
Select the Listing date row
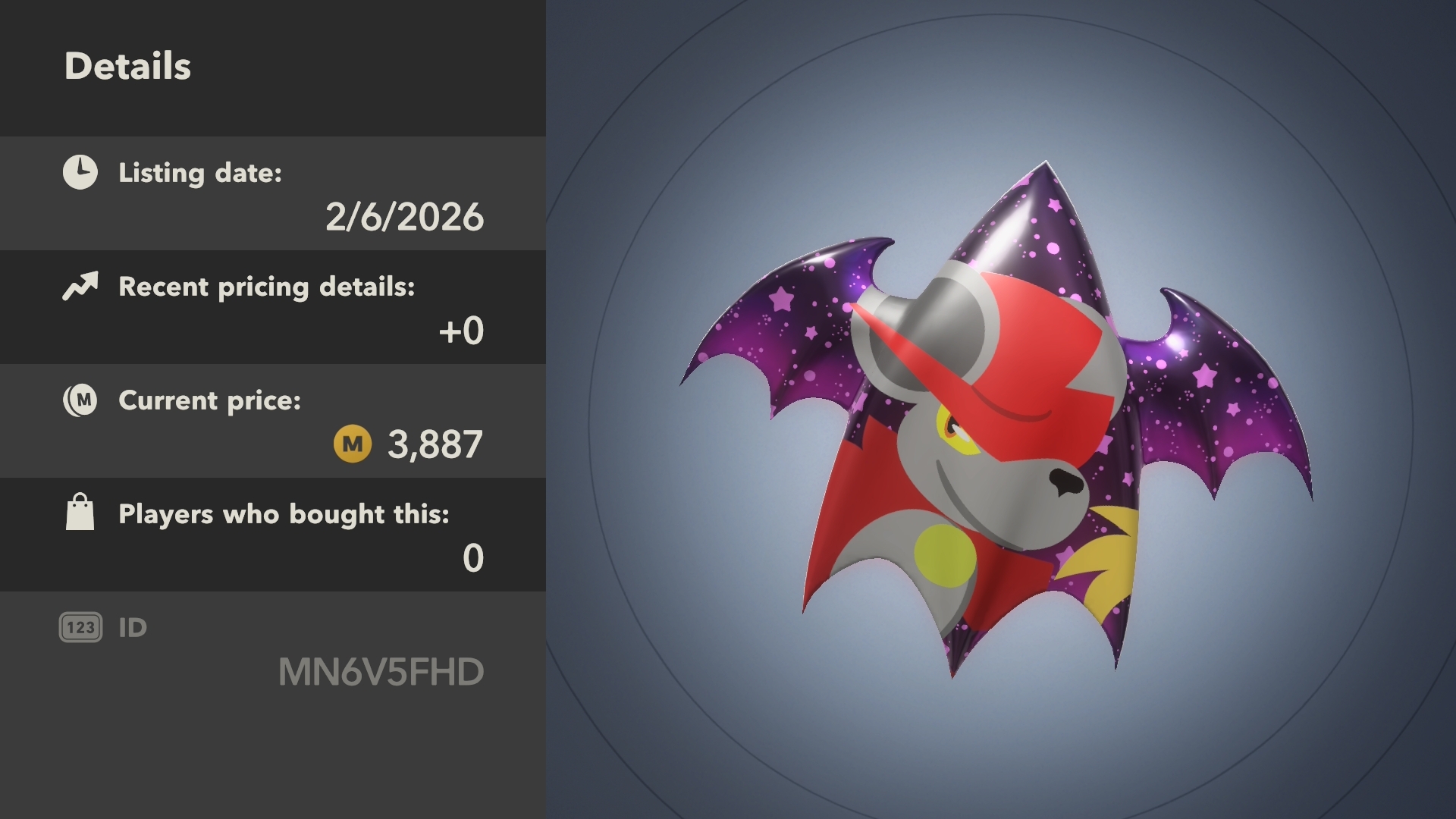273,194
